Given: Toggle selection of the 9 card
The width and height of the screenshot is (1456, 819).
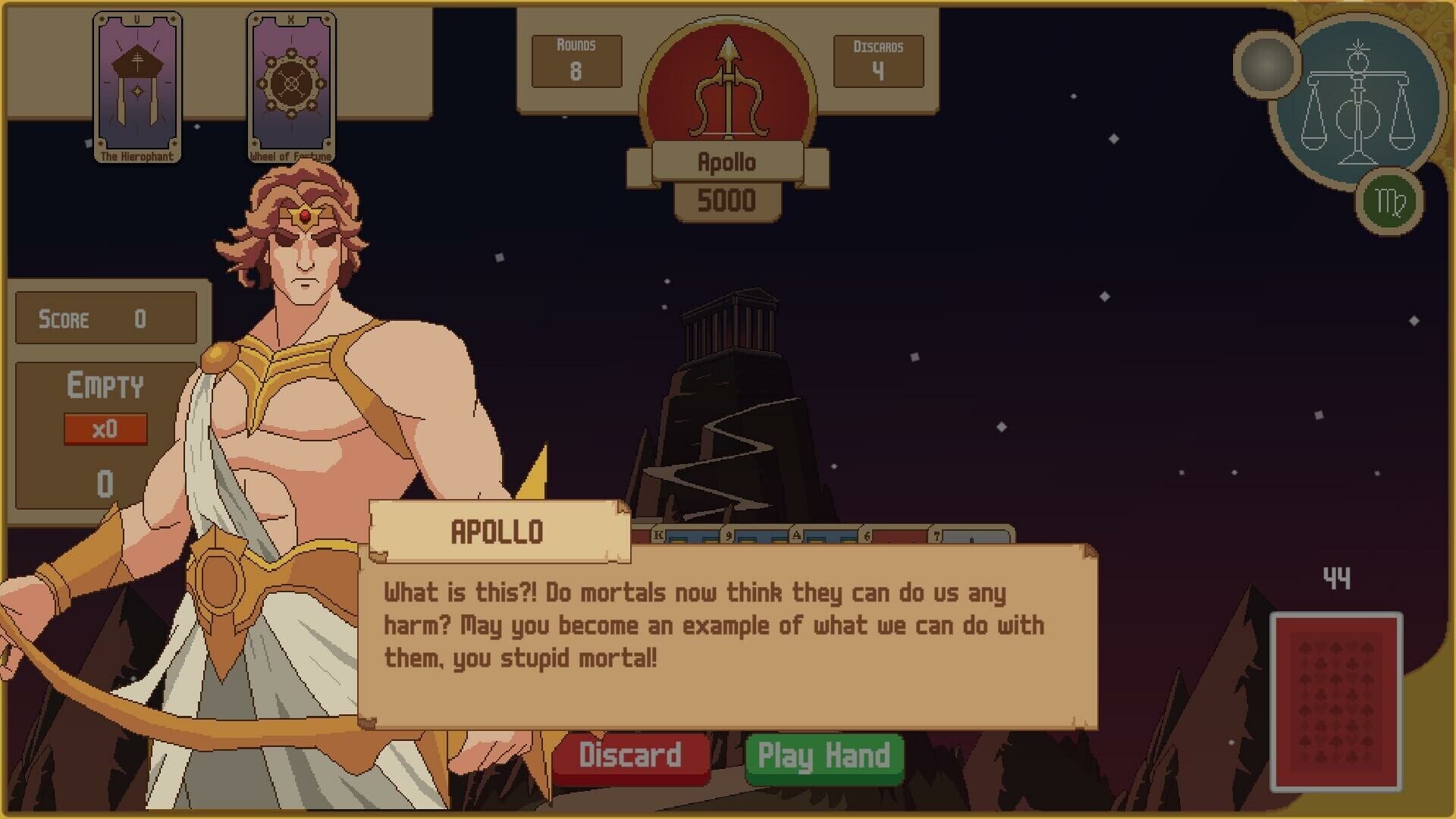Looking at the screenshot, I should click(729, 535).
